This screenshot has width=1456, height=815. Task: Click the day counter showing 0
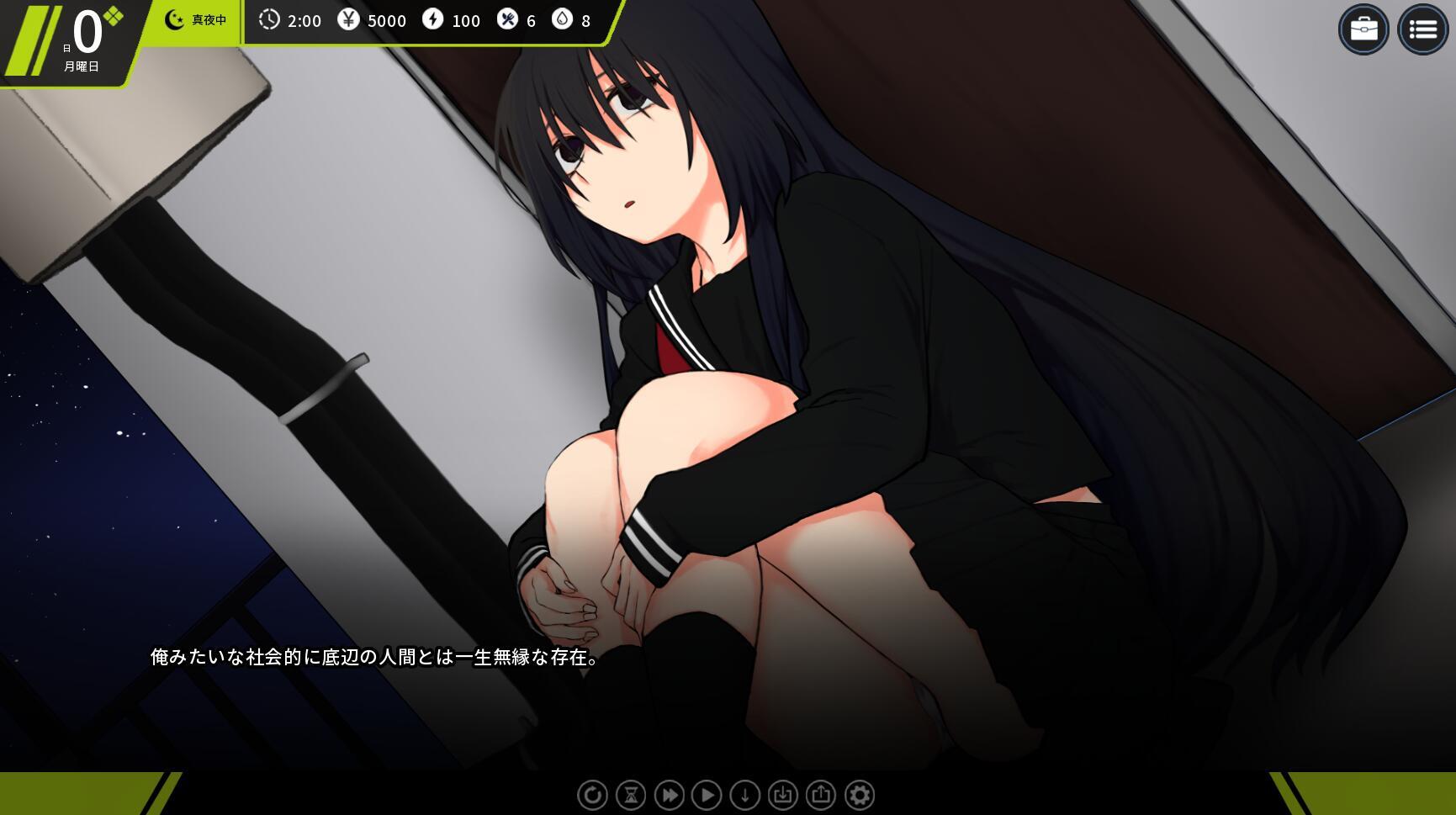[x=87, y=32]
